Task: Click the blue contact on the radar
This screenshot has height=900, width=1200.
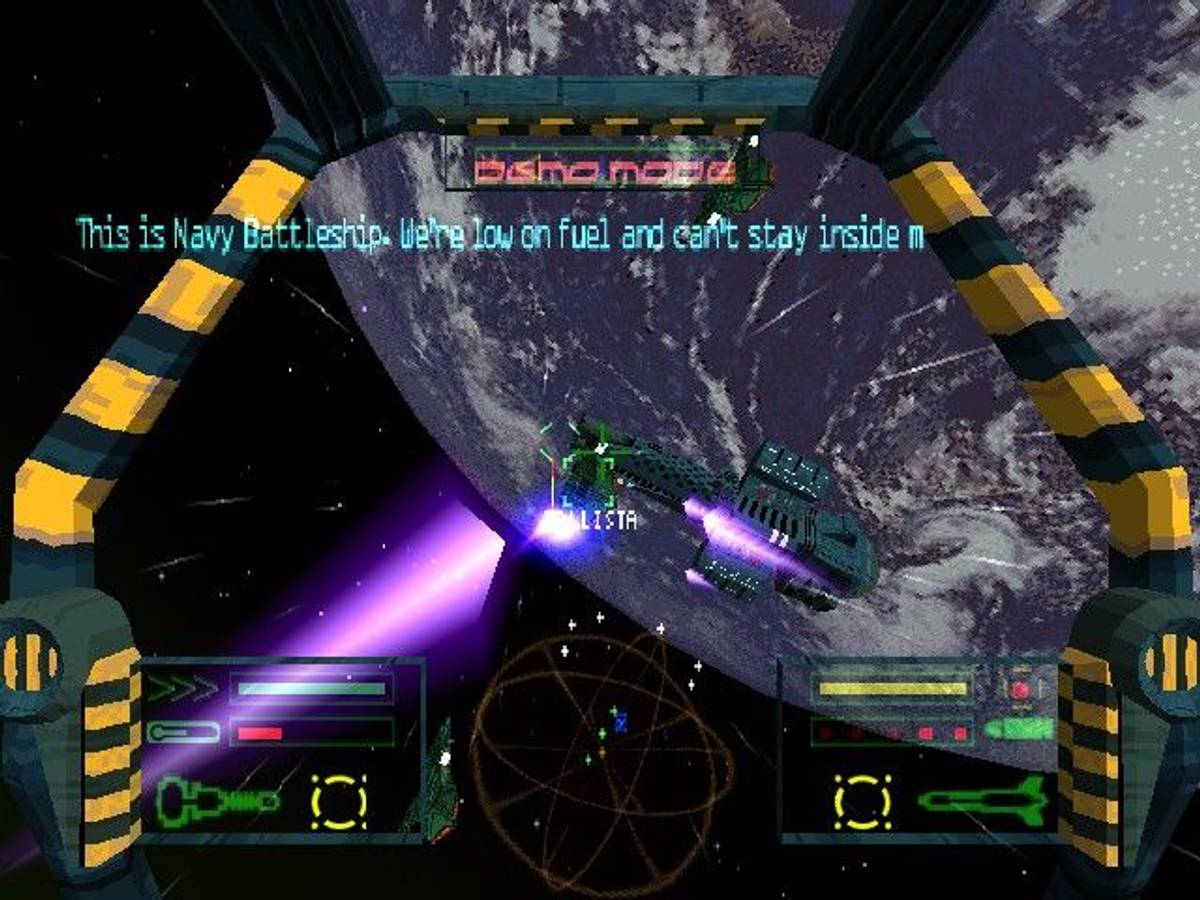Action: pos(621,722)
